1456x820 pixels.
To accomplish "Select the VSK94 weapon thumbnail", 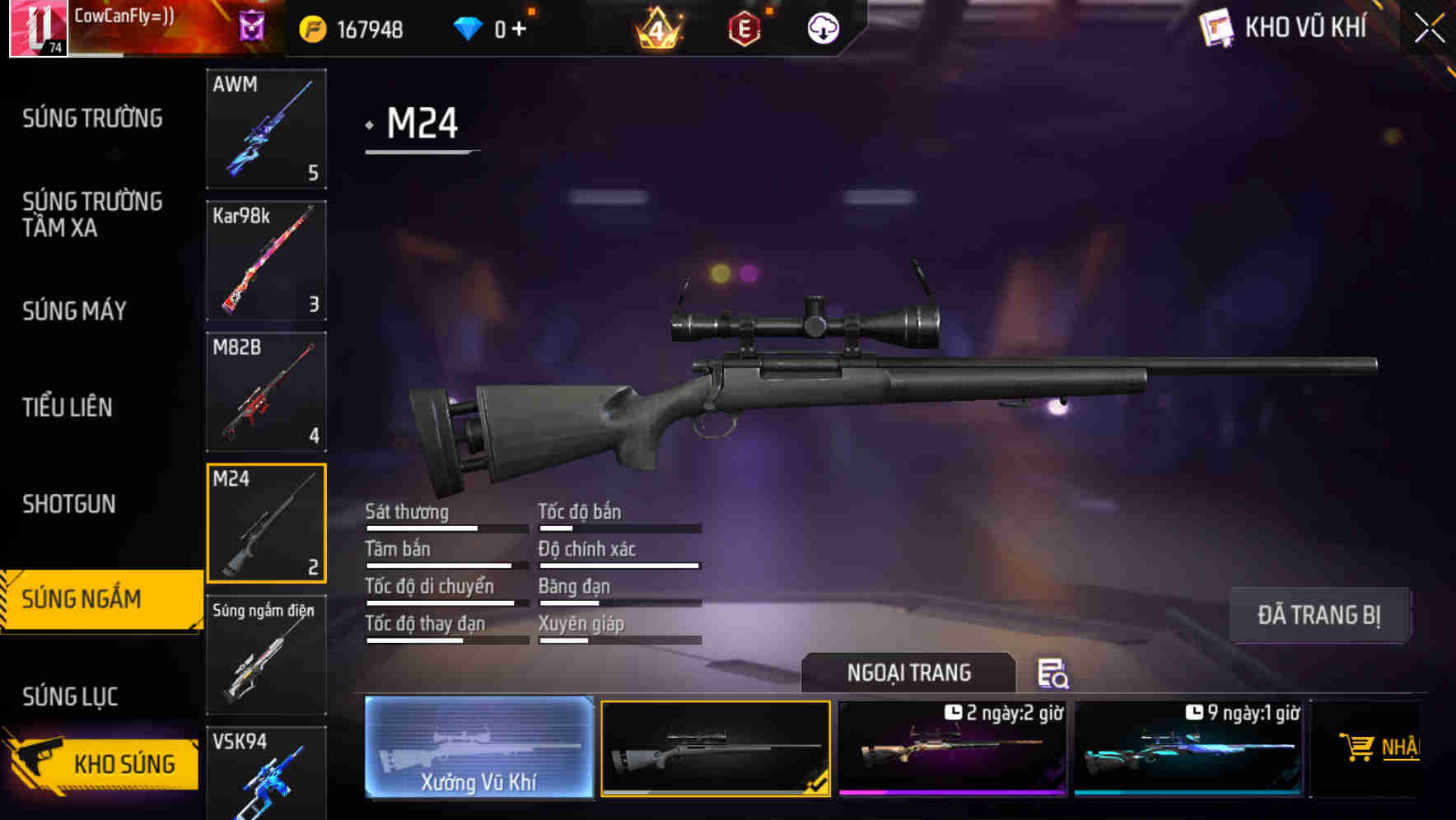I will 266,774.
